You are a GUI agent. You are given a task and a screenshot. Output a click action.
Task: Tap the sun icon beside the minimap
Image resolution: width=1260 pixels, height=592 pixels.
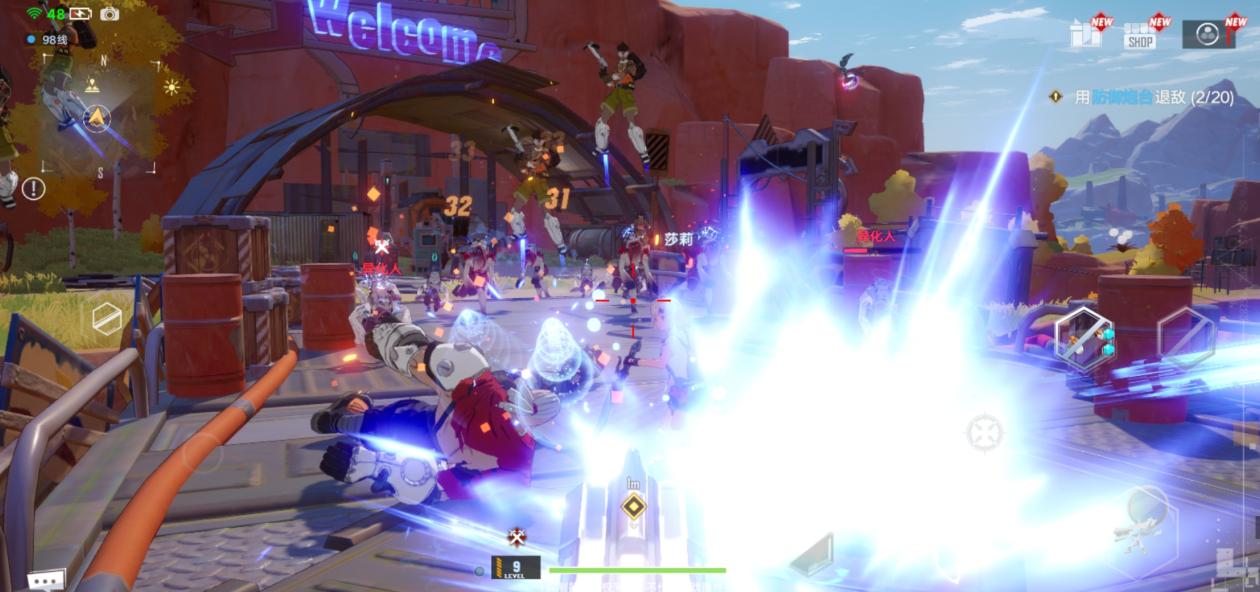[x=172, y=87]
